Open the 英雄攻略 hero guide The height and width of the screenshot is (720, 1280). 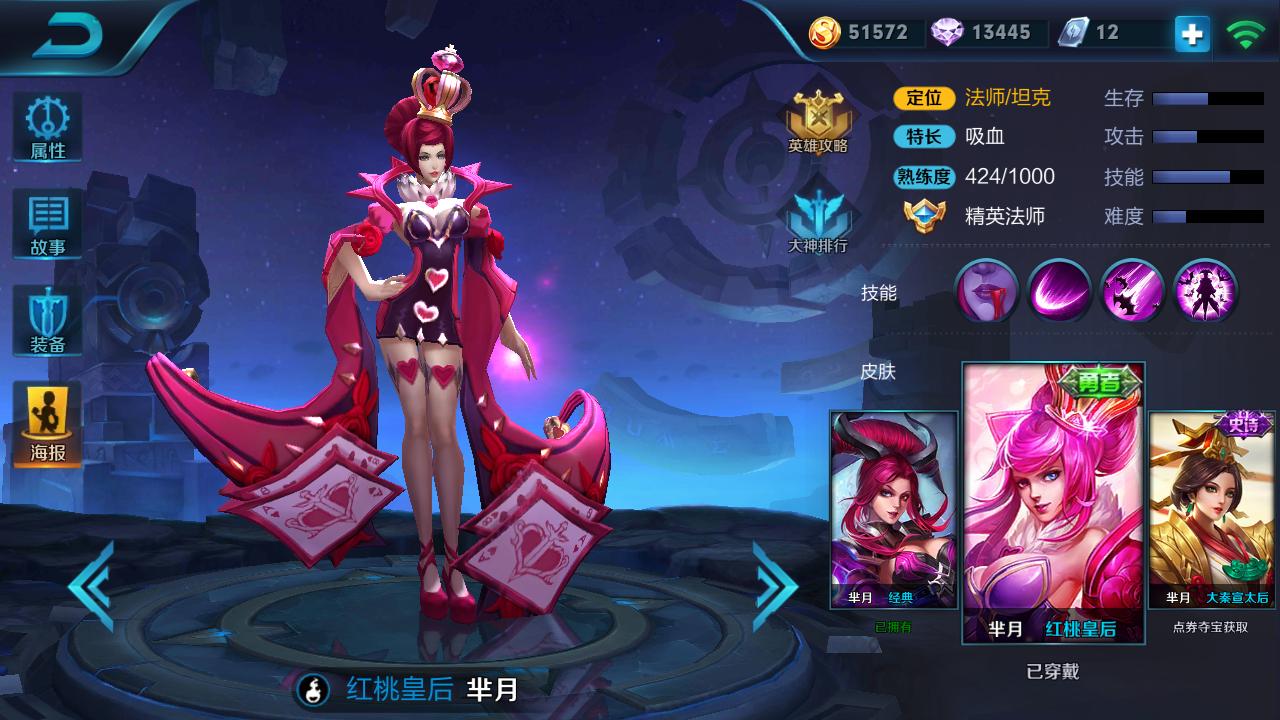818,122
